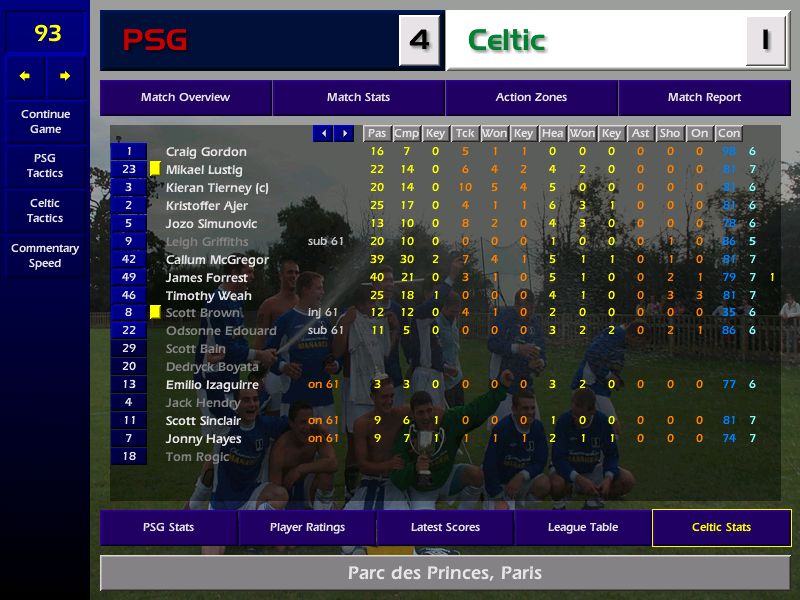Switch to PSG Stats
Viewport: 800px width, 600px height.
(x=168, y=528)
